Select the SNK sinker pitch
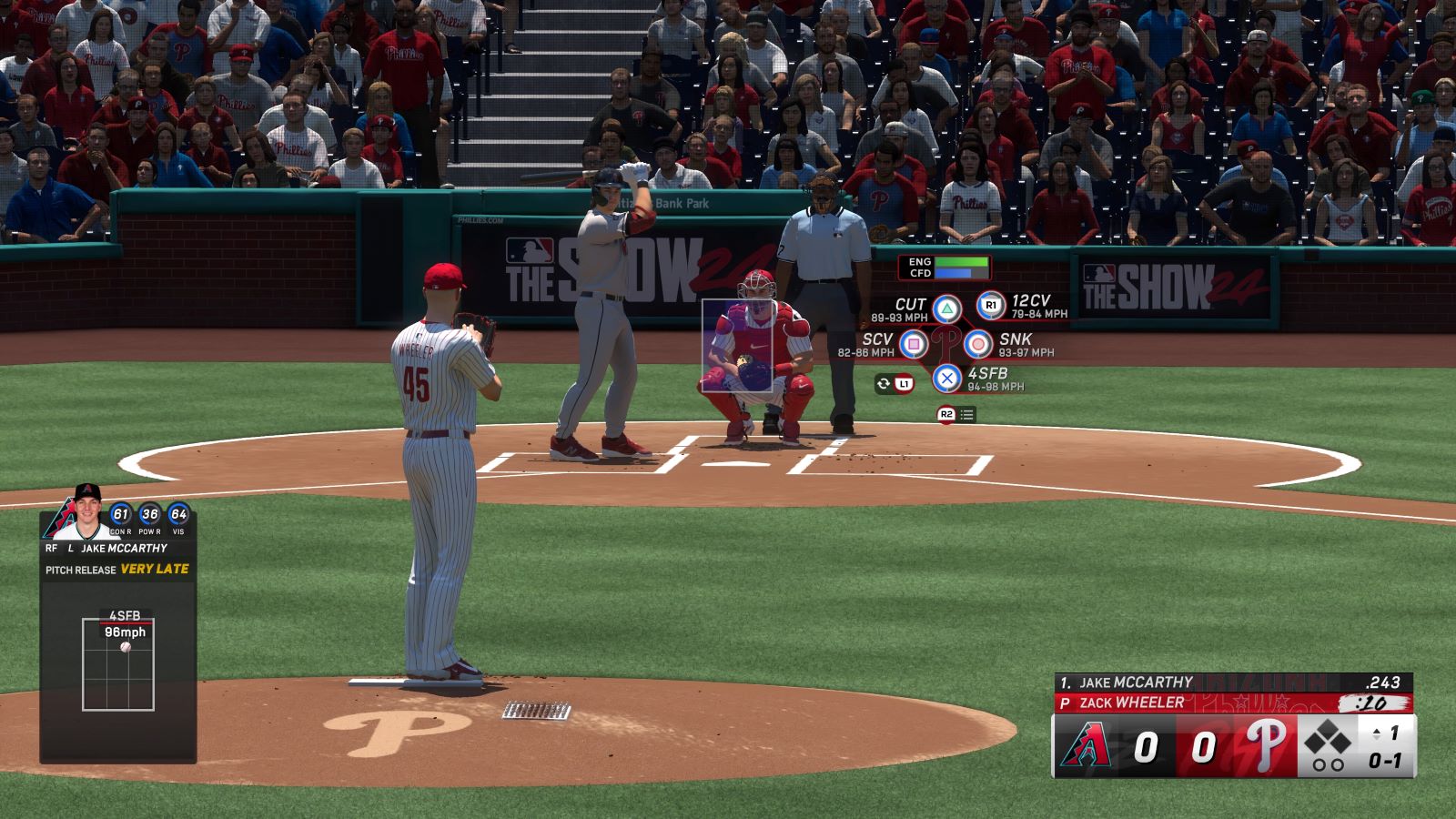The height and width of the screenshot is (819, 1456). pos(978,344)
